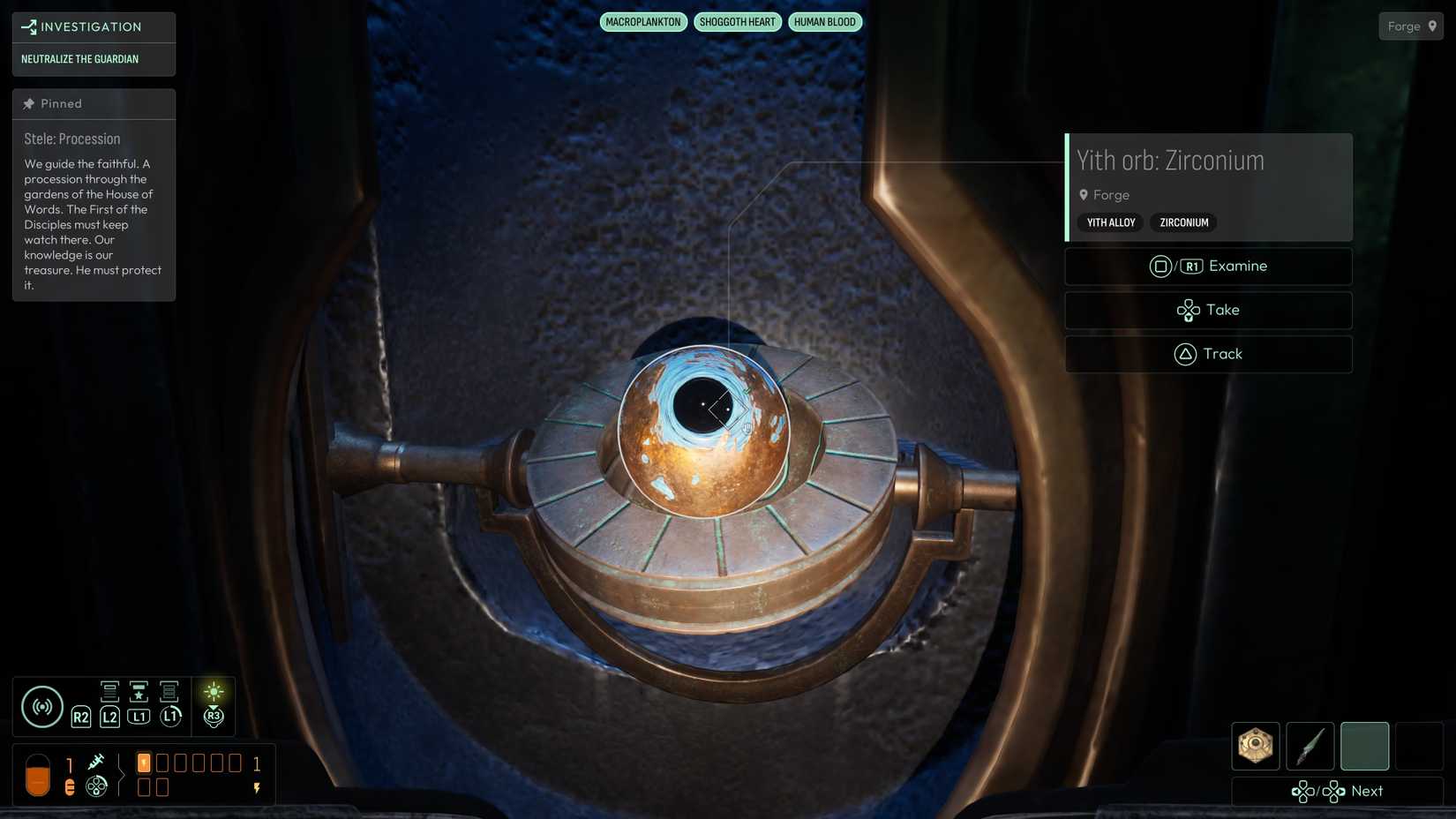The height and width of the screenshot is (819, 1456).
Task: Click the highlighted green hotbar slot
Action: 1364,746
